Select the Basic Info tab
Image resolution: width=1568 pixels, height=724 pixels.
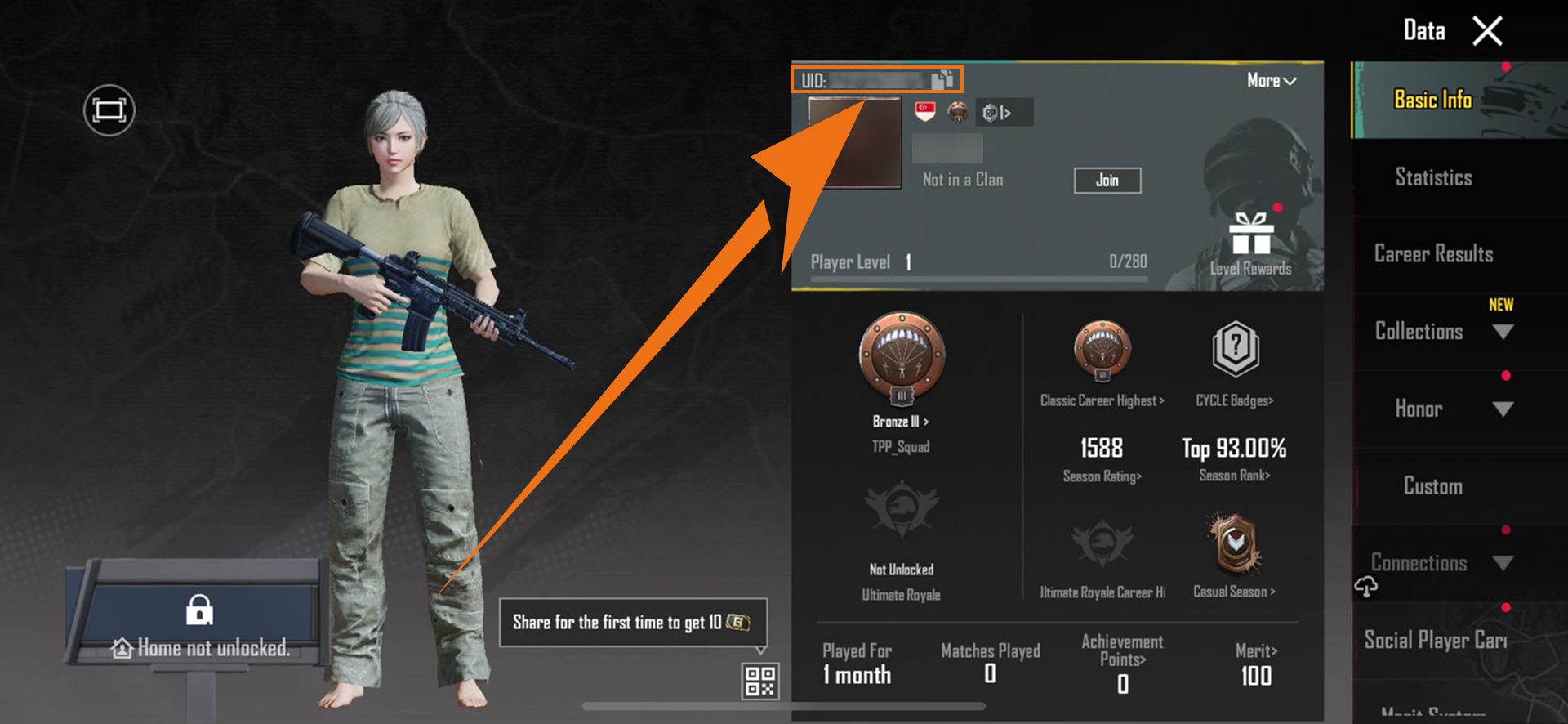(x=1433, y=100)
